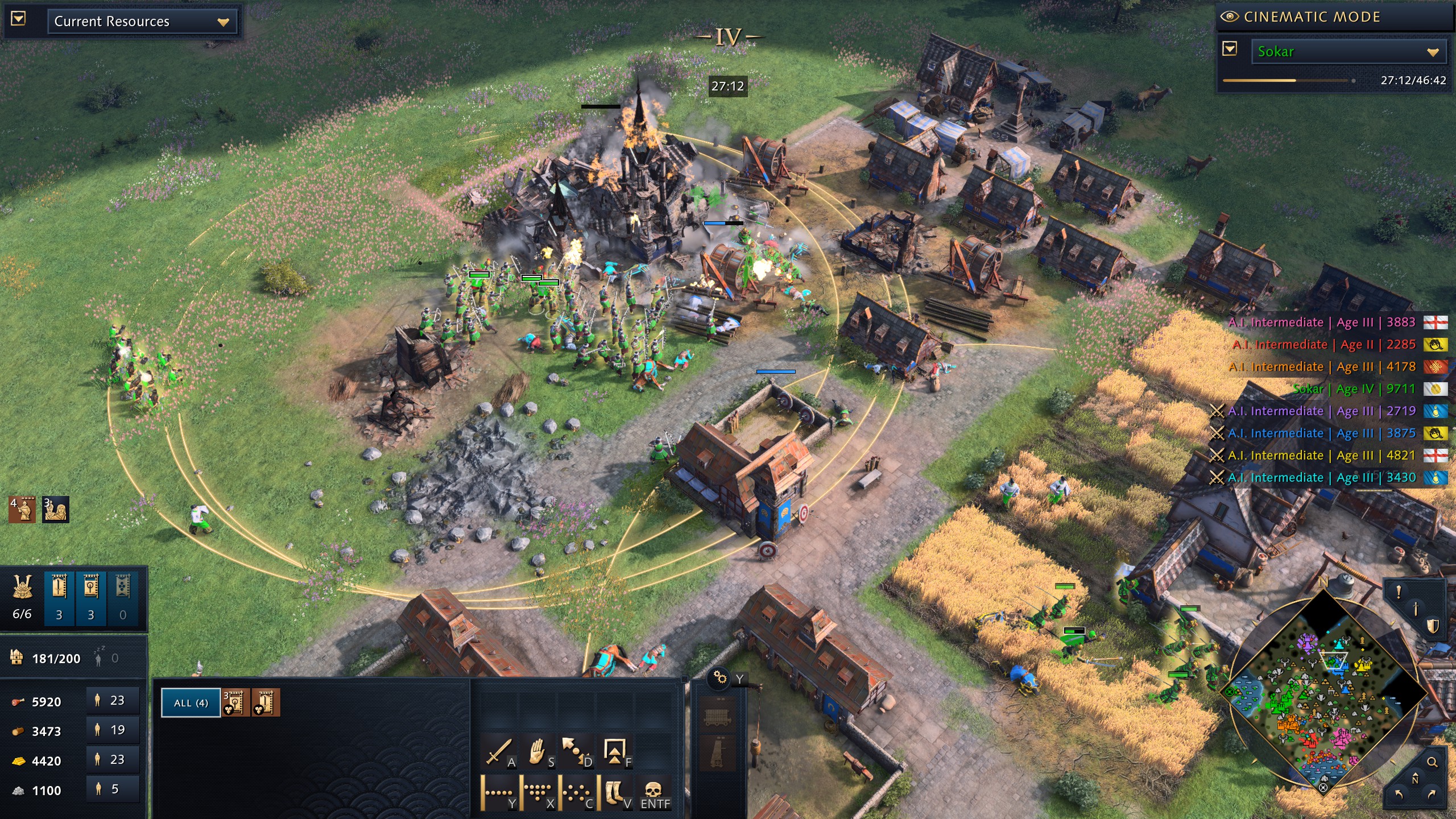
Task: Rotate camera with the left curved arrow
Action: (x=1399, y=794)
